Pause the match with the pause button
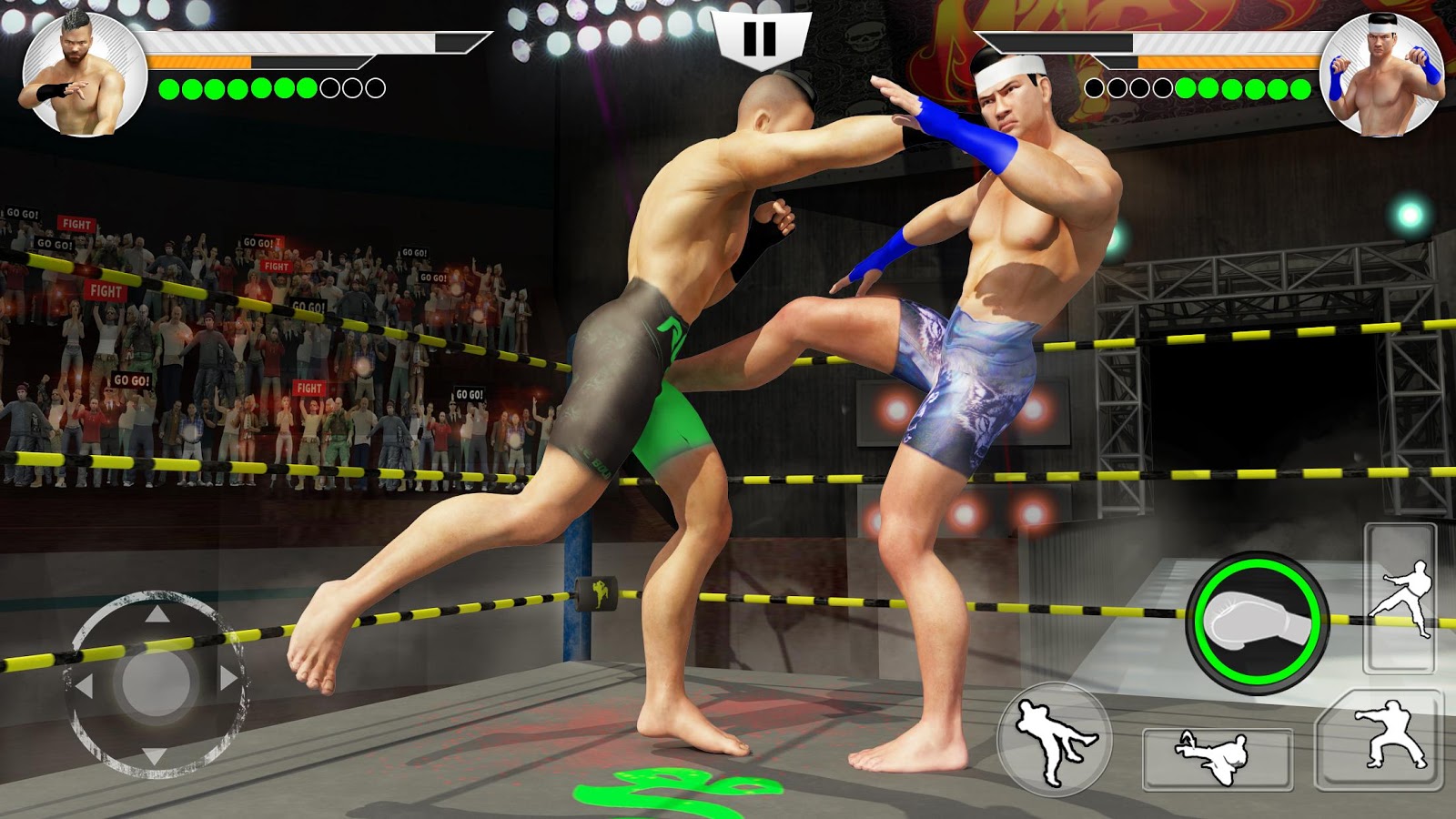Viewport: 1456px width, 819px height. coord(761,36)
